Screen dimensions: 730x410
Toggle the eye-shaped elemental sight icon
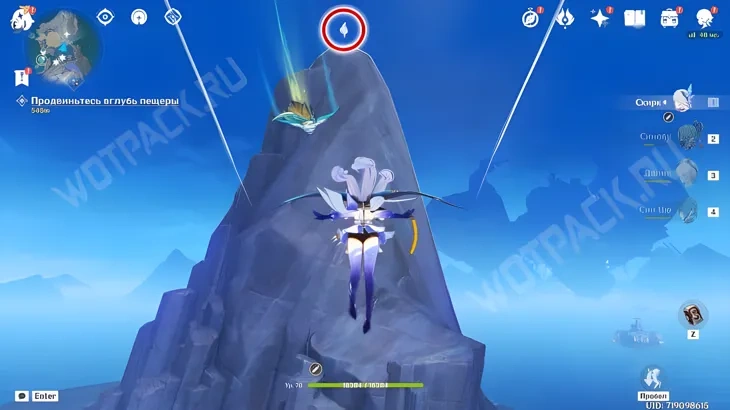click(106, 16)
